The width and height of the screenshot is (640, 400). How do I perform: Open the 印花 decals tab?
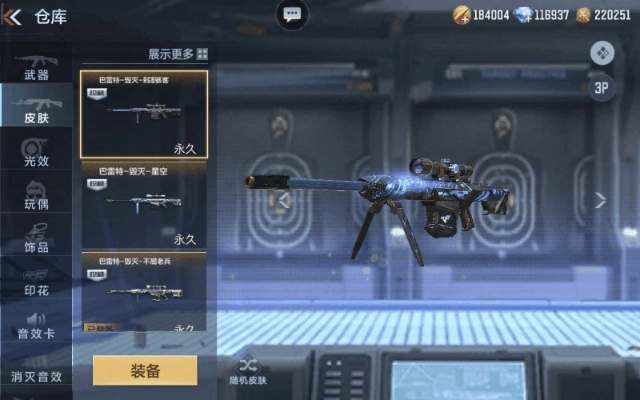pos(36,280)
